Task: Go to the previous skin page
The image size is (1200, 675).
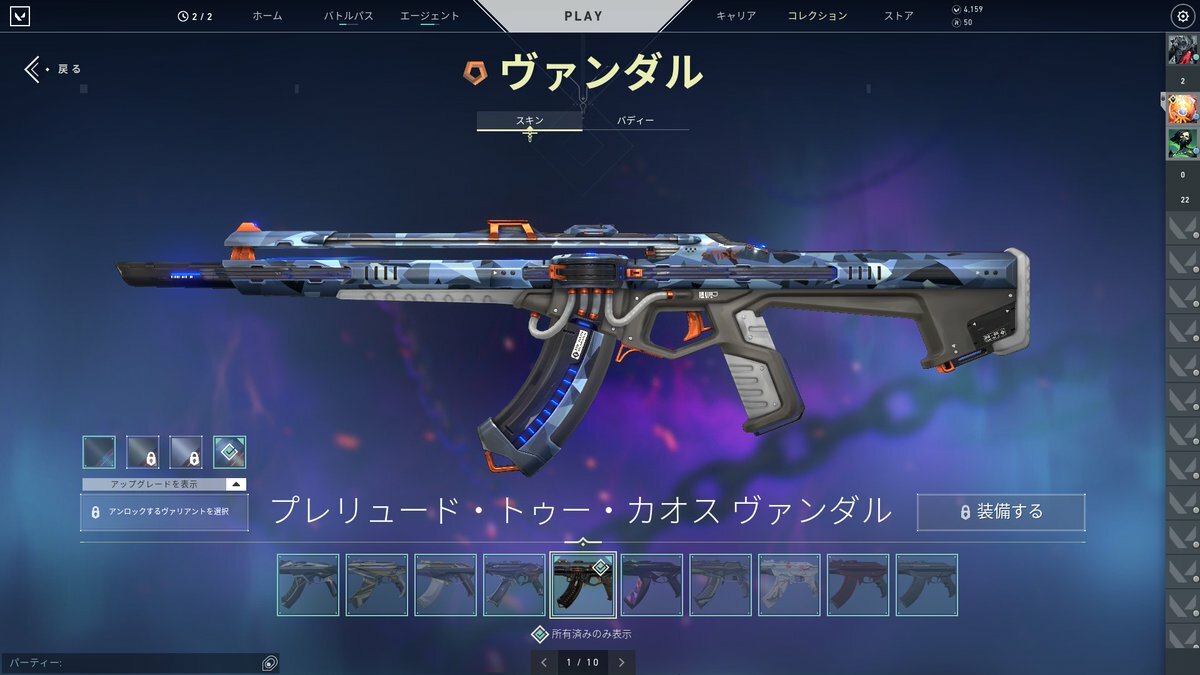Action: (x=544, y=662)
